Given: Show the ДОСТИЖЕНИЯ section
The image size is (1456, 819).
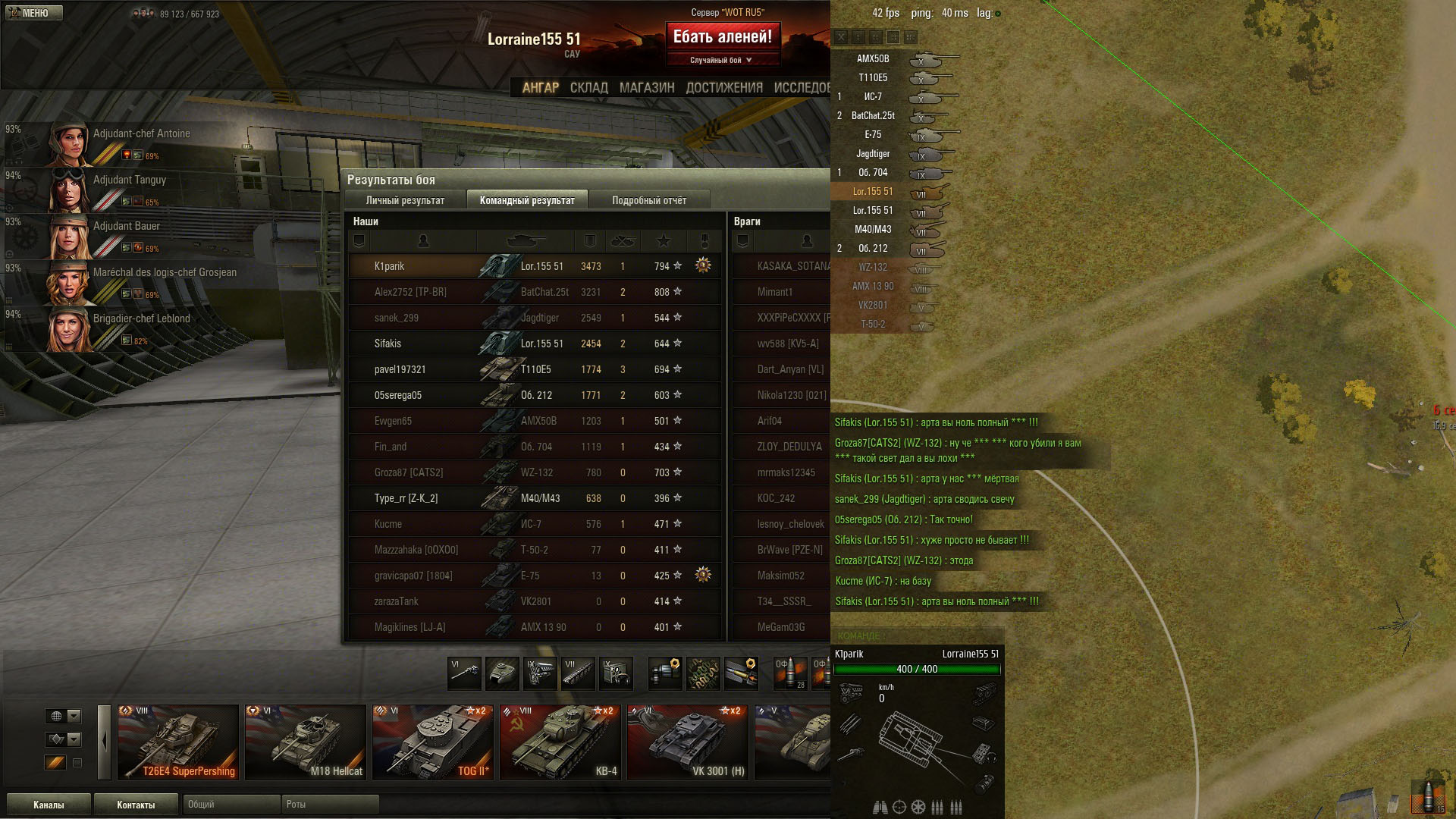Looking at the screenshot, I should (723, 88).
